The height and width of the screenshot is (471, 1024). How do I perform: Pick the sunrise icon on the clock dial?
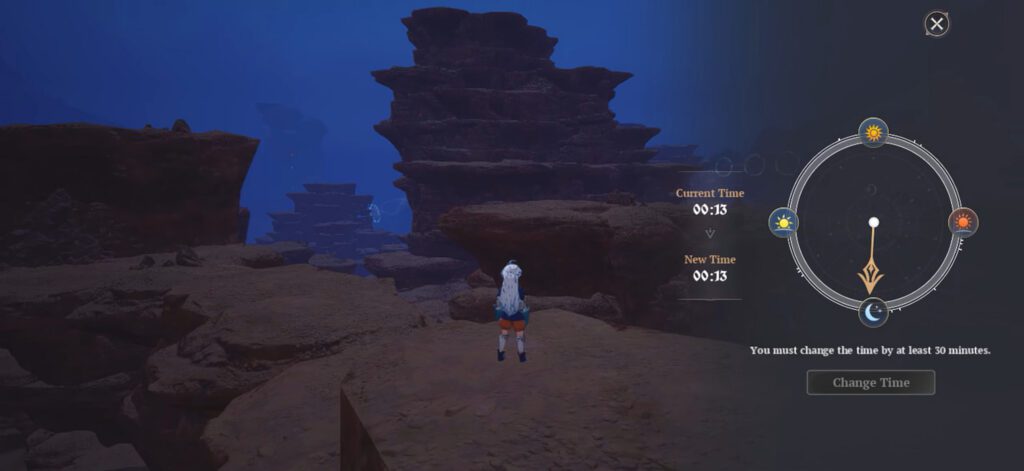coord(783,222)
